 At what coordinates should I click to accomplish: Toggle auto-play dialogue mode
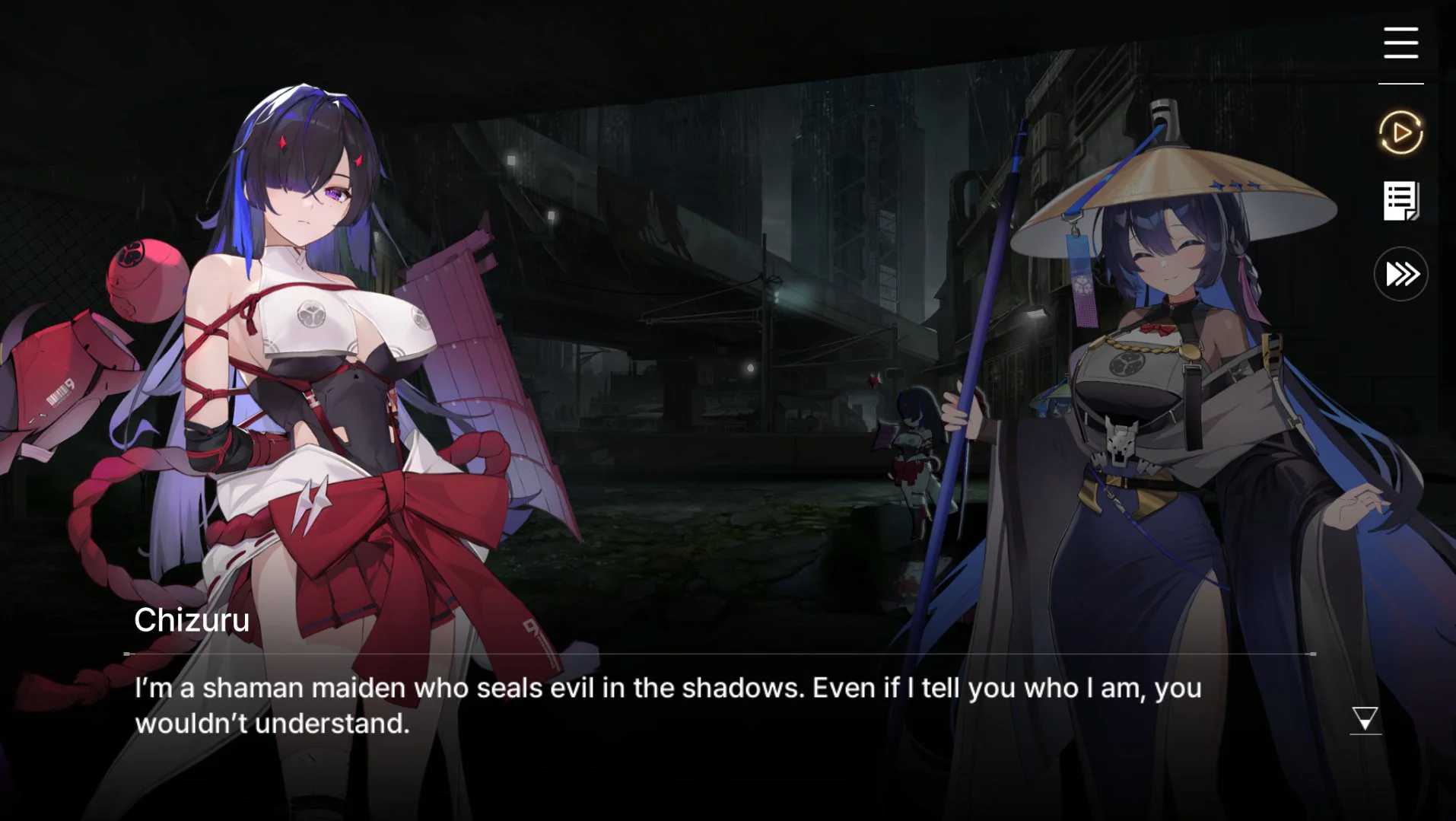click(x=1400, y=132)
